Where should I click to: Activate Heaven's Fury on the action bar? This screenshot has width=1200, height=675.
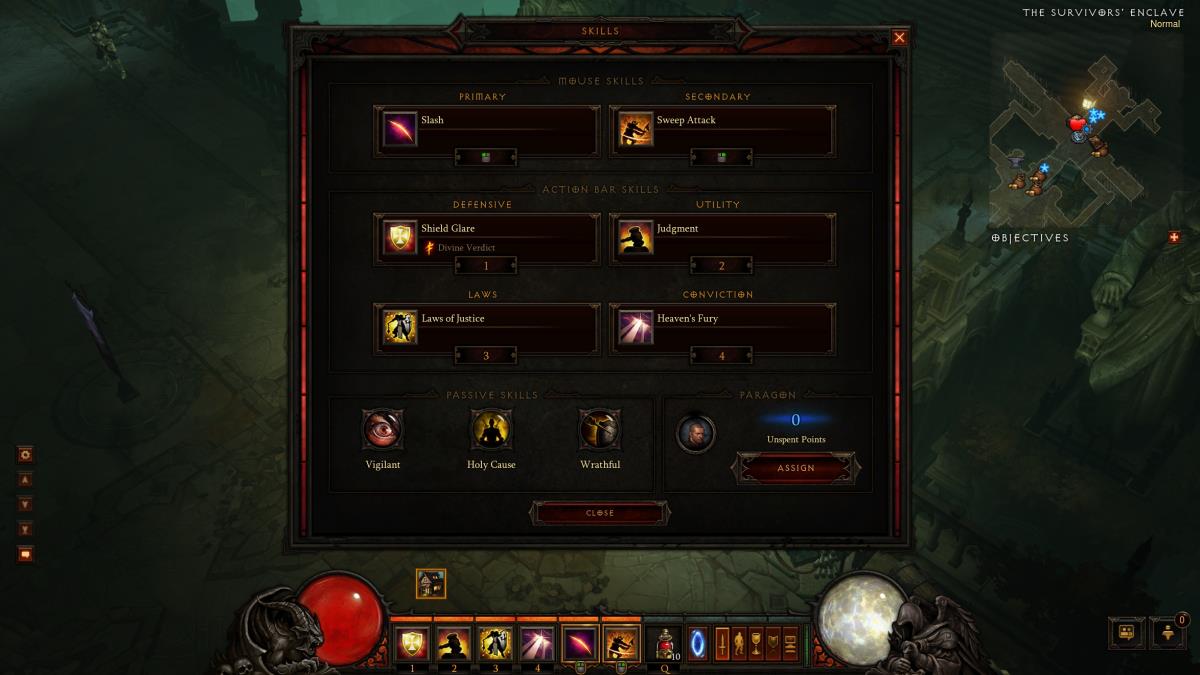pyautogui.click(x=537, y=643)
